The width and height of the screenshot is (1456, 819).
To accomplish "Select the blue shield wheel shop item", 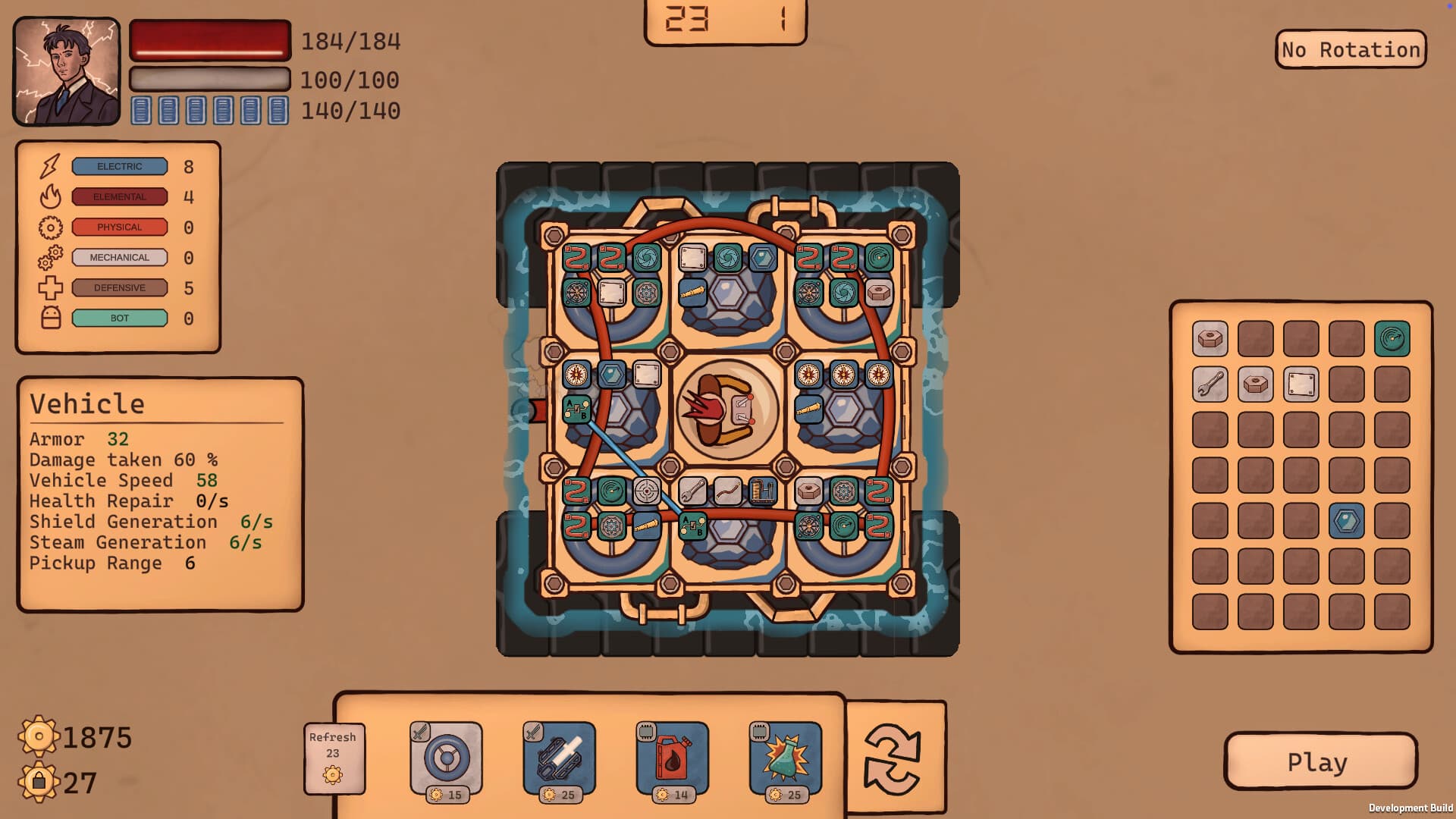I will (446, 758).
